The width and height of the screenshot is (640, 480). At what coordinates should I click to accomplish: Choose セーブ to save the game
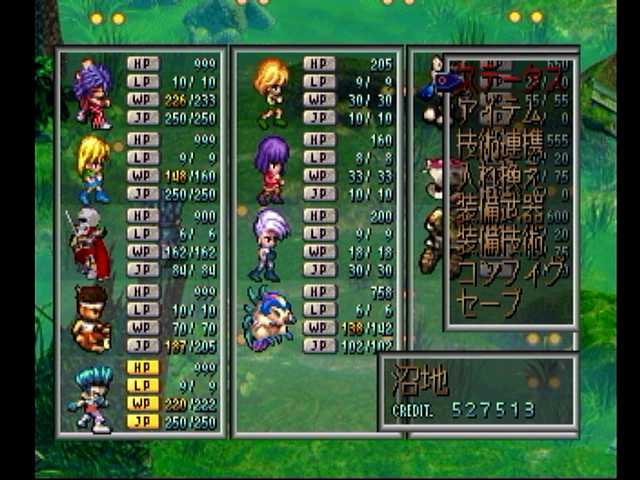(490, 302)
